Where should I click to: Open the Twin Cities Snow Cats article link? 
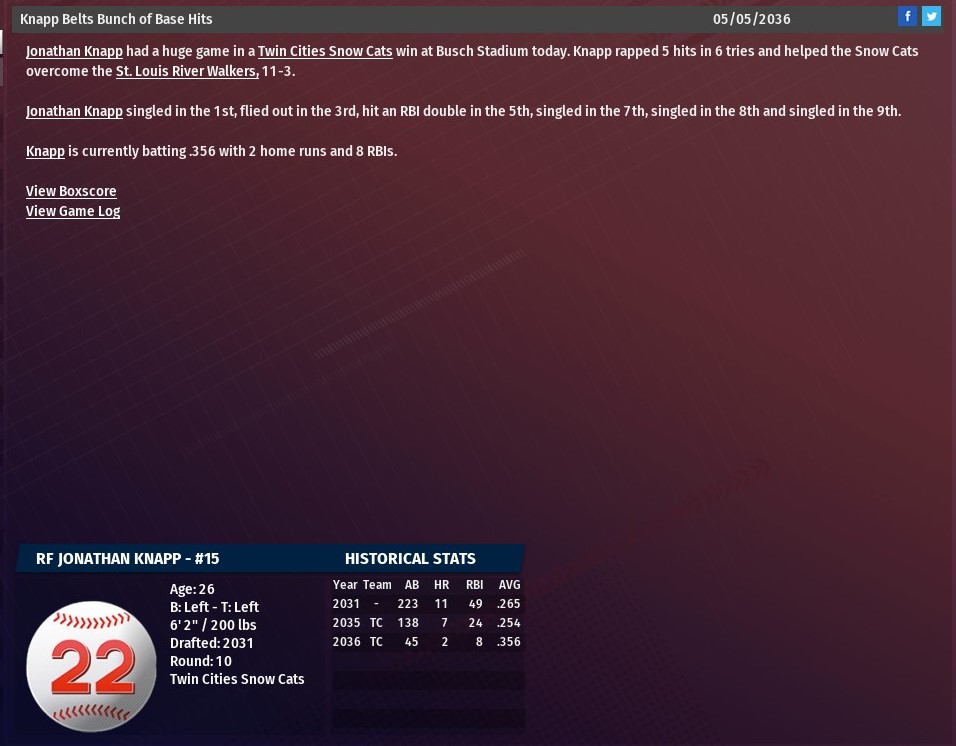(325, 51)
